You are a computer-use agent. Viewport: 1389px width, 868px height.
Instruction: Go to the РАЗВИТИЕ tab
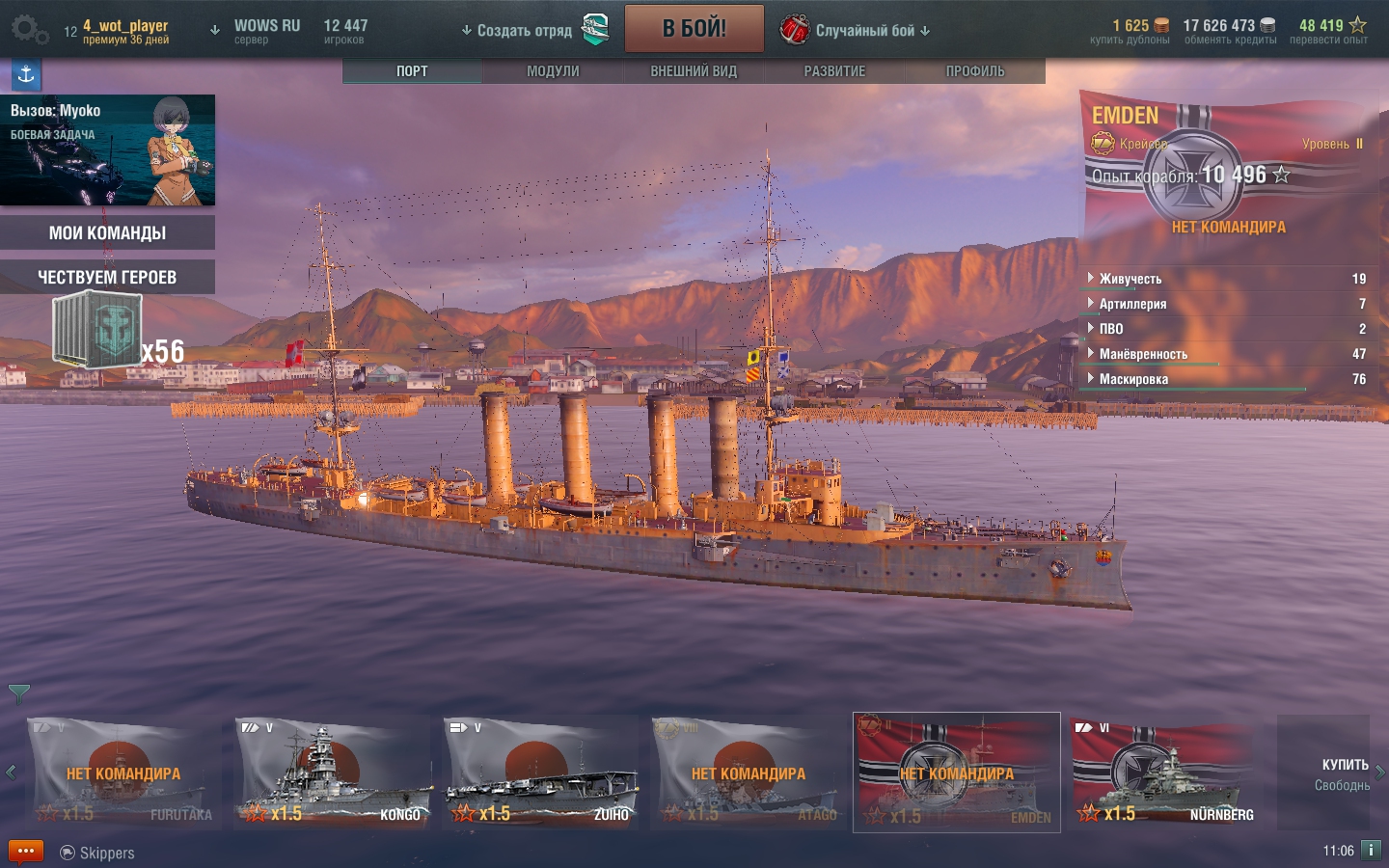(834, 71)
